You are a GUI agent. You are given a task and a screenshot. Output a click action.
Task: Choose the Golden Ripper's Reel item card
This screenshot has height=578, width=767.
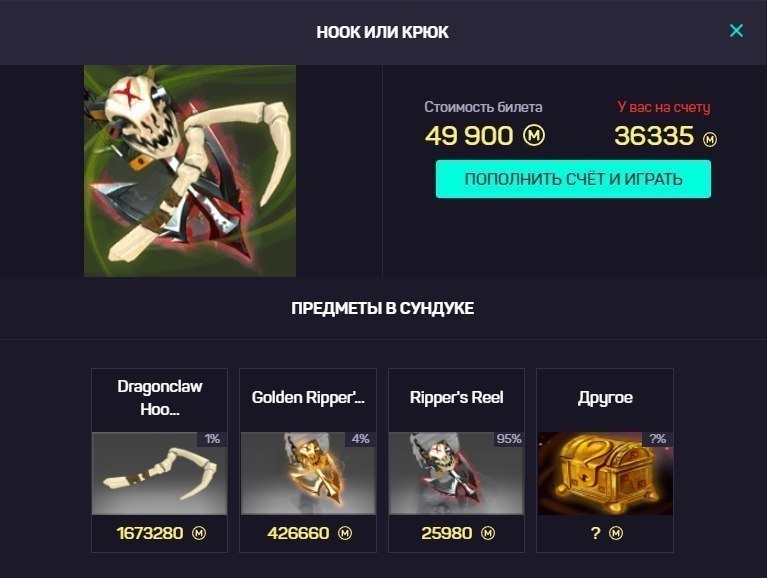308,460
